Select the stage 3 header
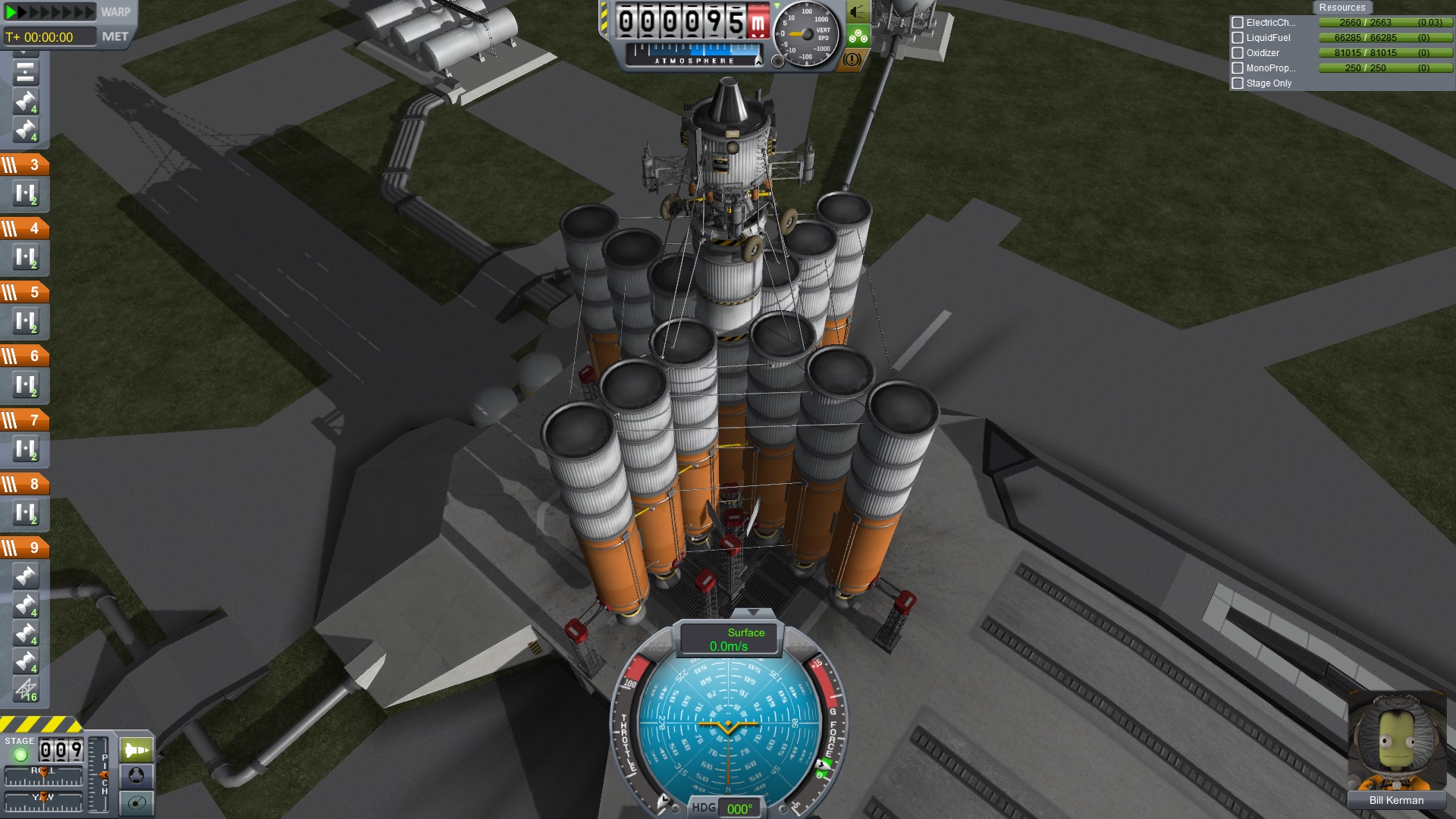The image size is (1456, 819). tap(25, 165)
